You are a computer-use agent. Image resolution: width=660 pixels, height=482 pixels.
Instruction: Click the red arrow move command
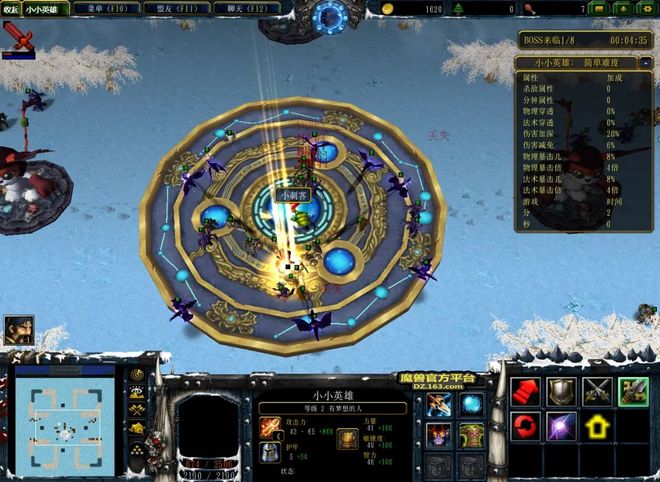(526, 392)
